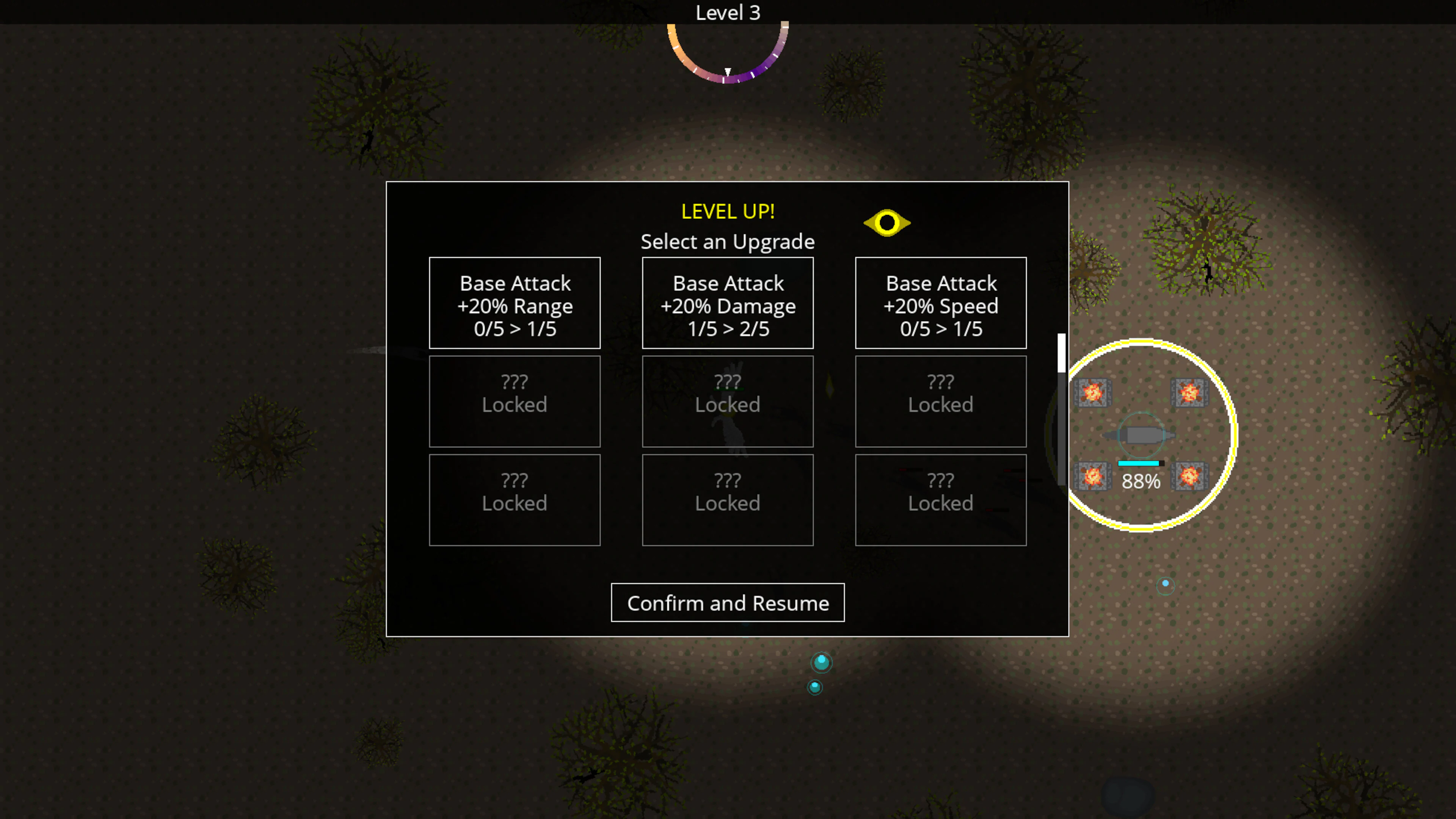Click the large glowing XP orb below the dialog
1456x819 pixels.
pos(821,662)
